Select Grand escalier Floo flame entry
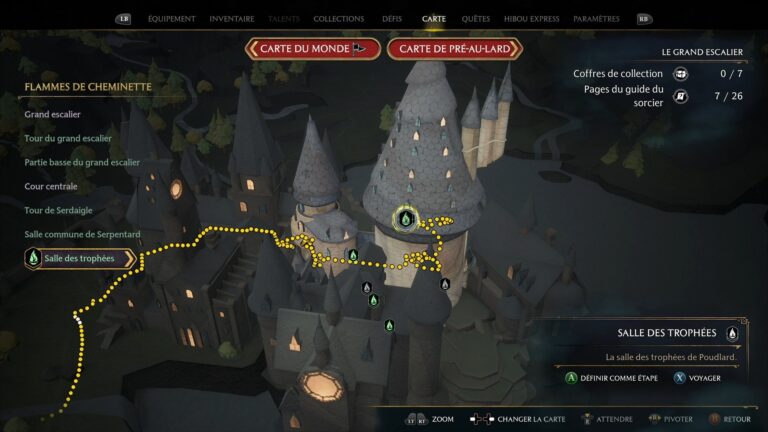The height and width of the screenshot is (432, 768). coord(52,114)
